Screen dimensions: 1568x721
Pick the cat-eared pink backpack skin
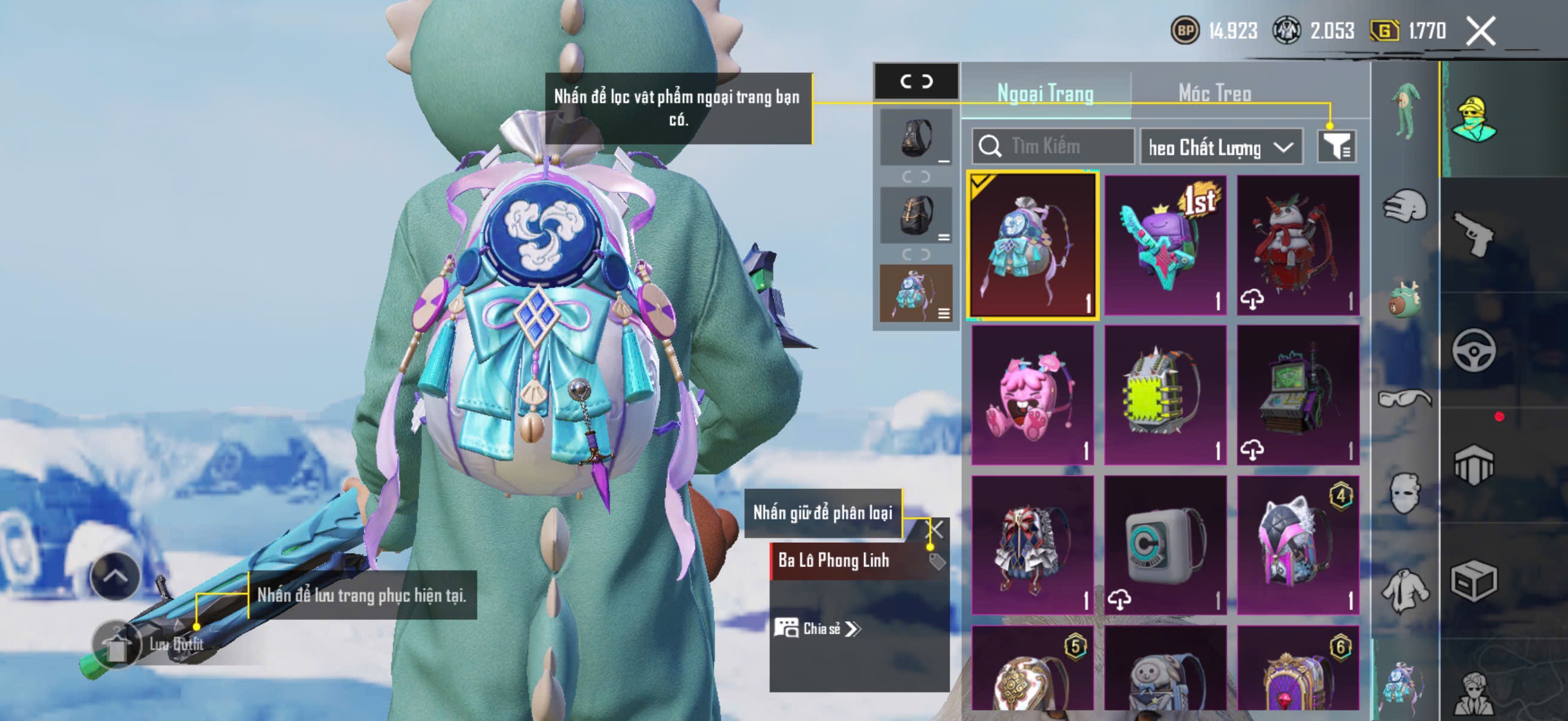[1298, 545]
